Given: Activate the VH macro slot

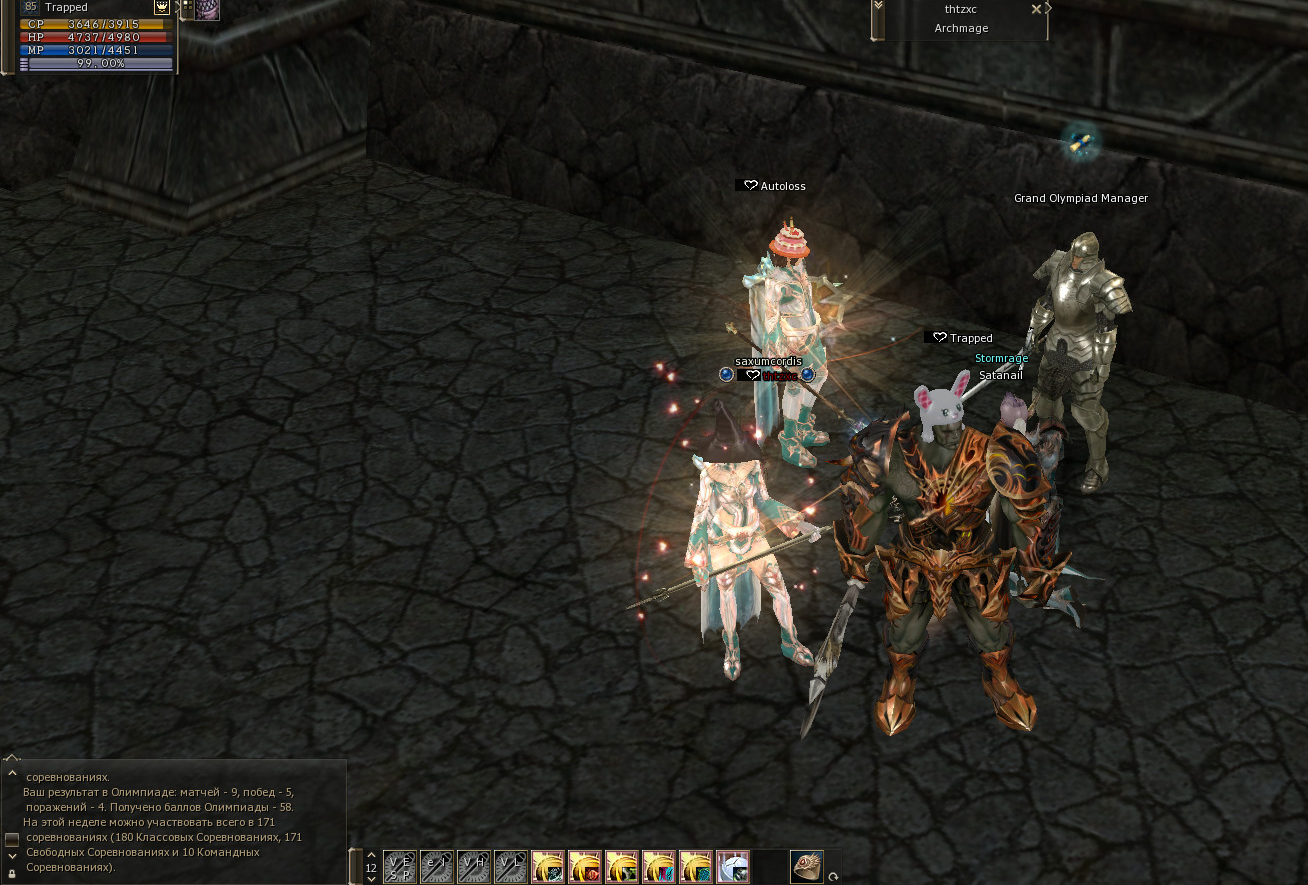Looking at the screenshot, I should pyautogui.click(x=474, y=866).
